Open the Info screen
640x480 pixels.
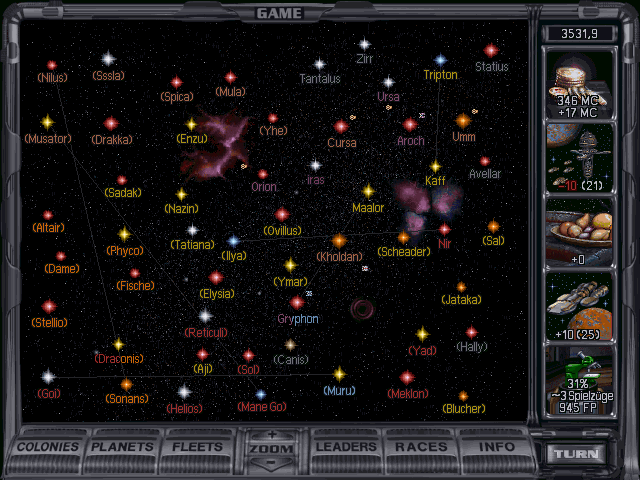click(x=496, y=446)
